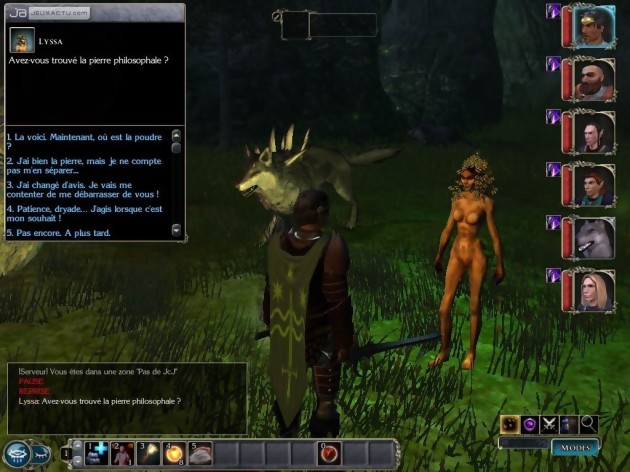Click the round eye button beside the hotbar
The image size is (630, 472).
coord(19,454)
